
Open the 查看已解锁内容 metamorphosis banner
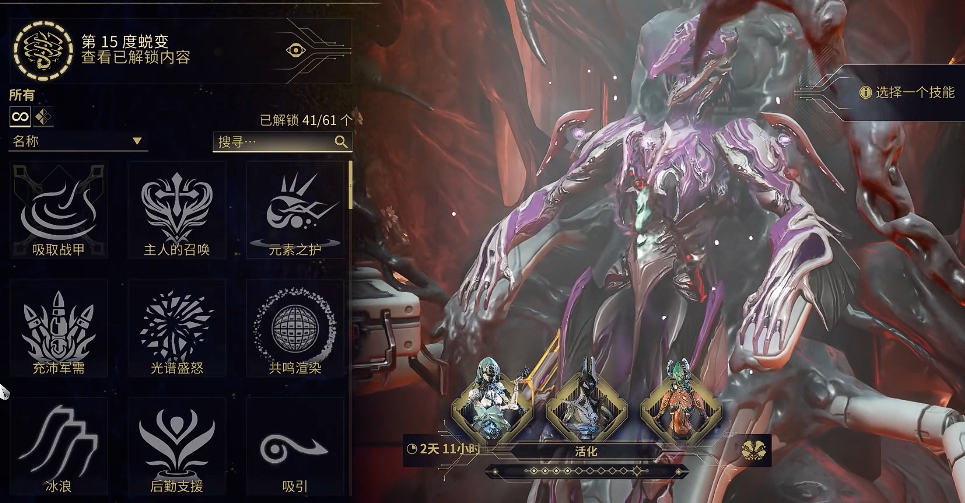point(180,49)
